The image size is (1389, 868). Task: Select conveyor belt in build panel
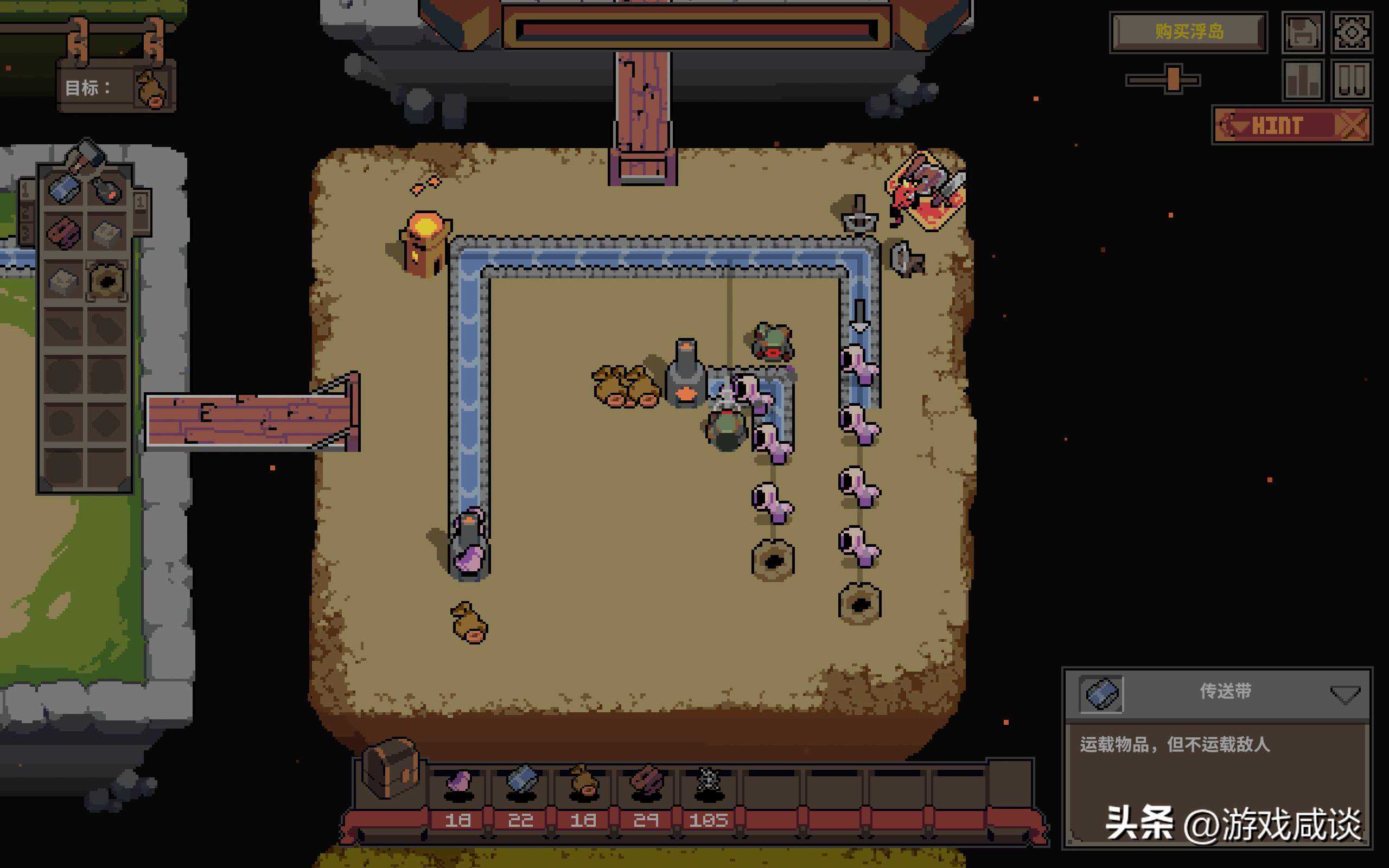pyautogui.click(x=64, y=187)
